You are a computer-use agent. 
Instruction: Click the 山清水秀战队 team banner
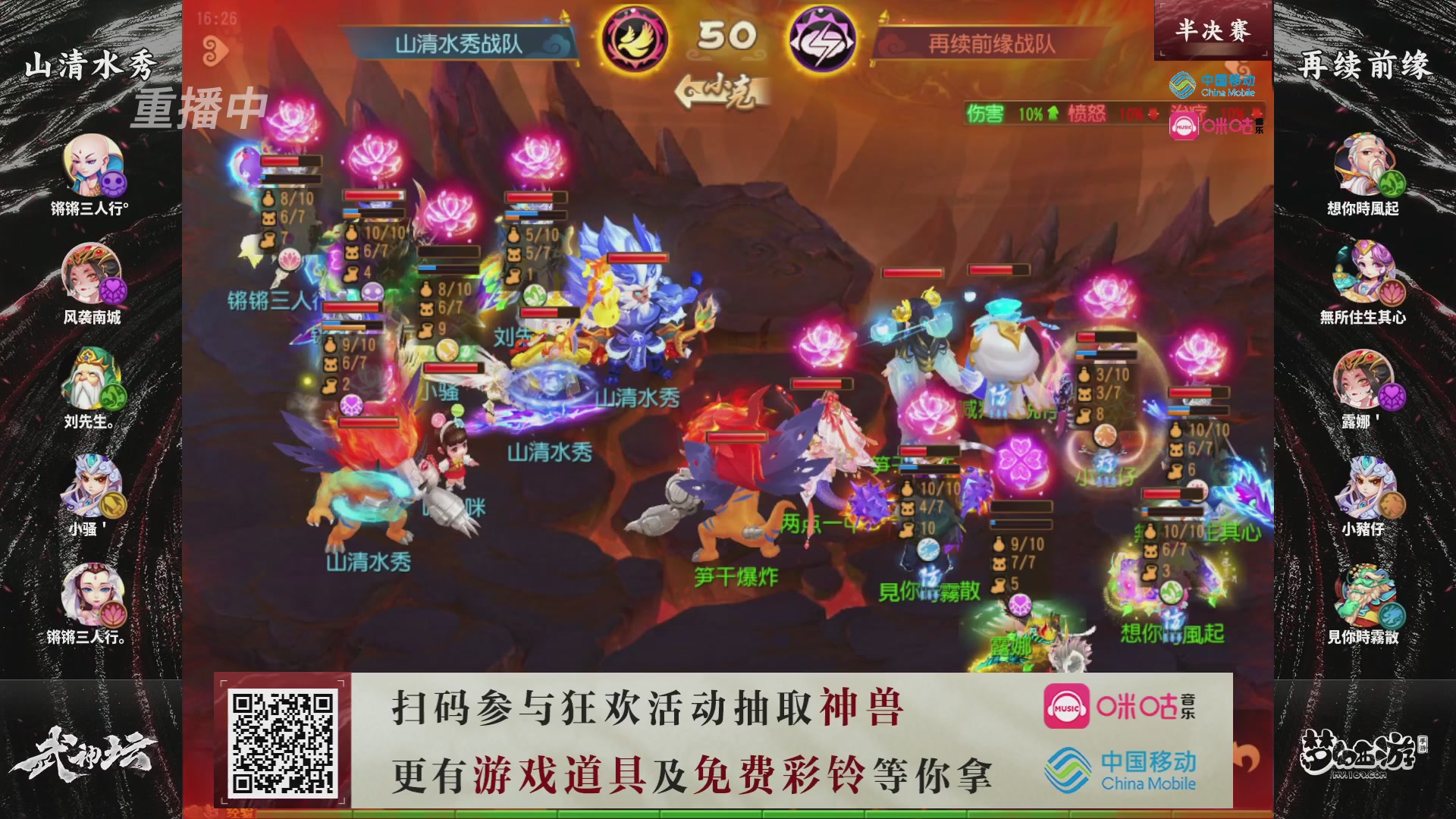tap(460, 44)
